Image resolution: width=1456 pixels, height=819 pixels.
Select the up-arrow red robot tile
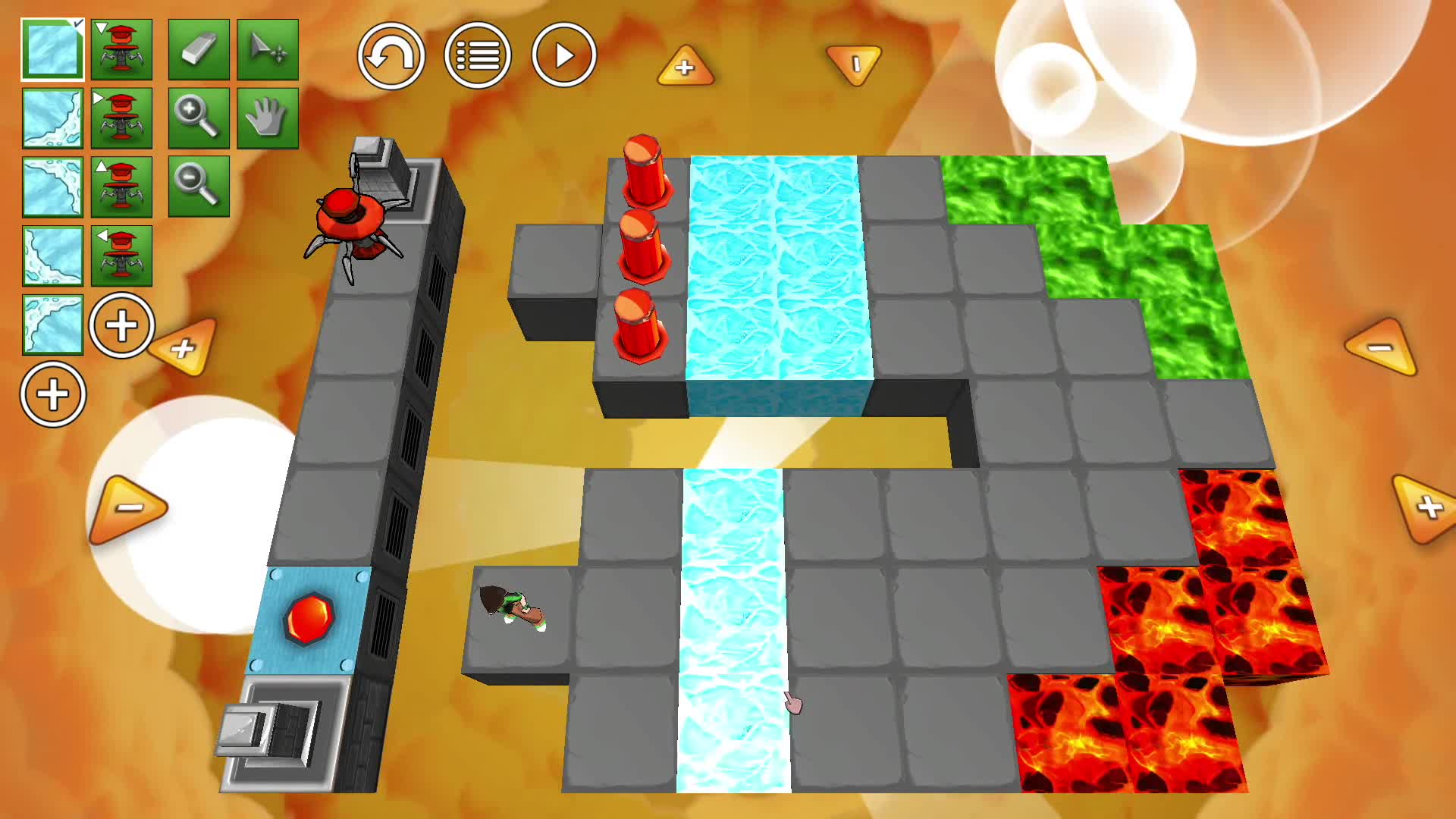pos(121,187)
